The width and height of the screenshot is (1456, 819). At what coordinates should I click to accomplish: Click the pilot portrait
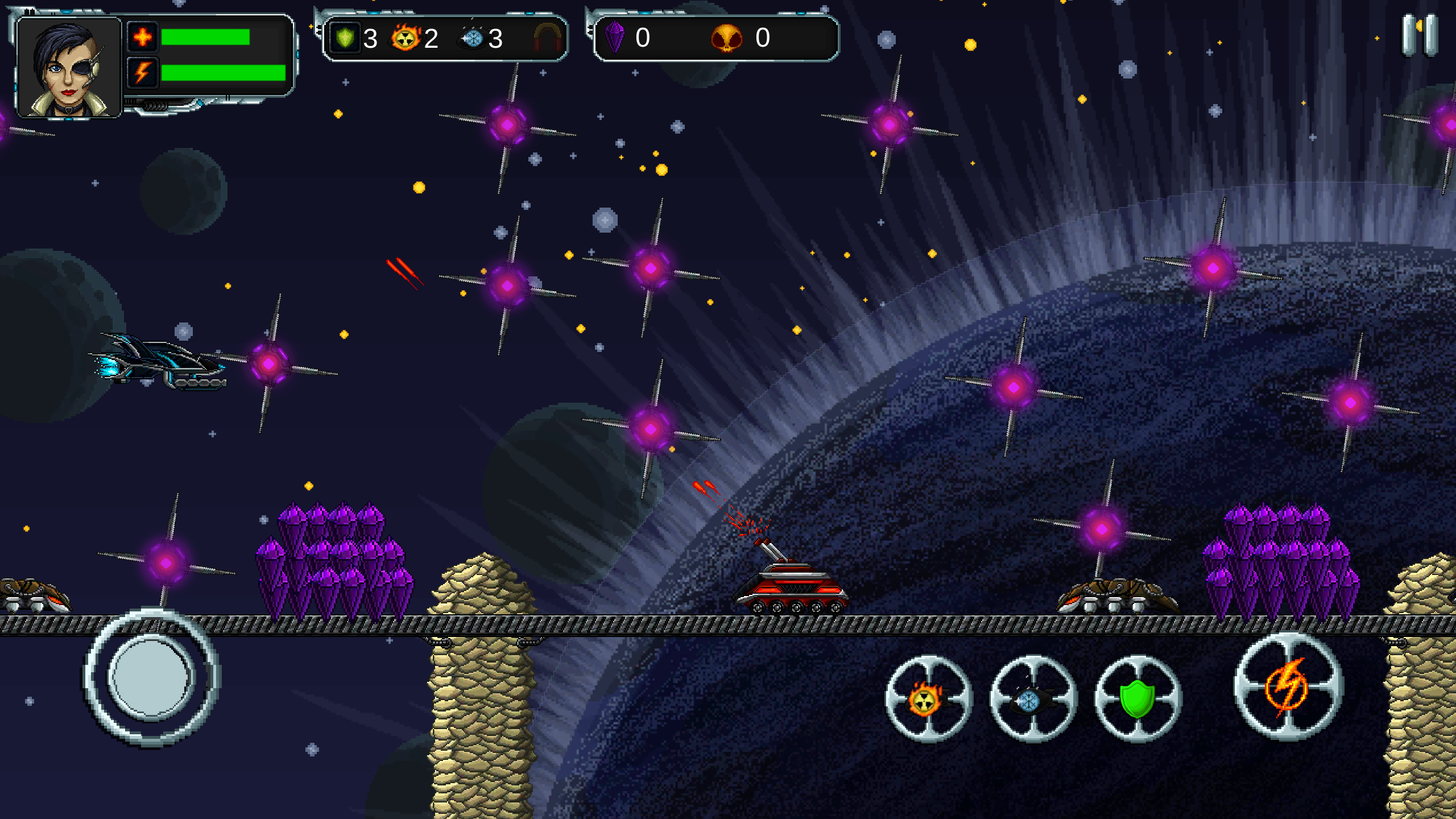69,68
